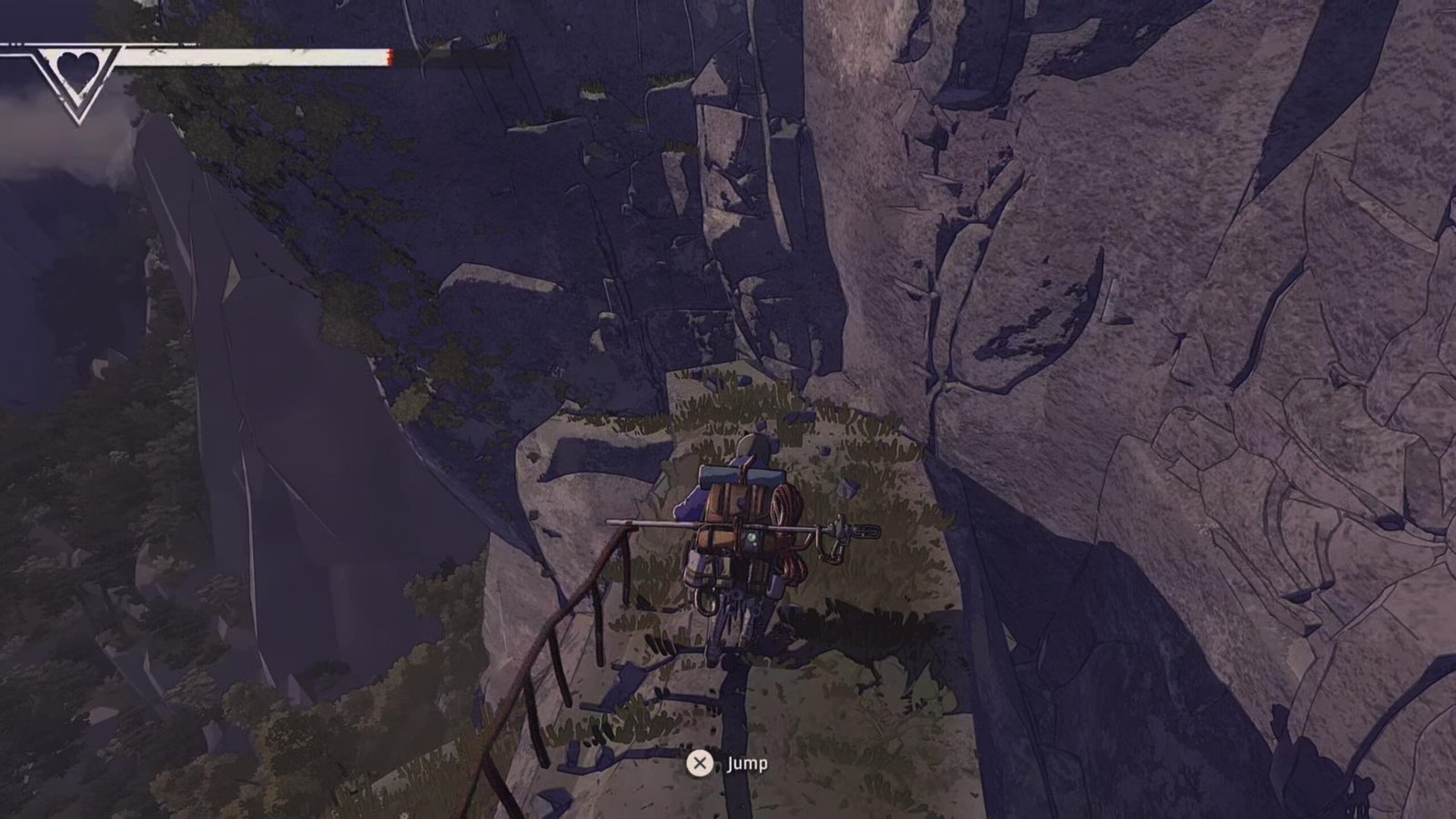This screenshot has width=1456, height=819.
Task: Click the carabiner dangling from the pack
Action: point(833,553)
